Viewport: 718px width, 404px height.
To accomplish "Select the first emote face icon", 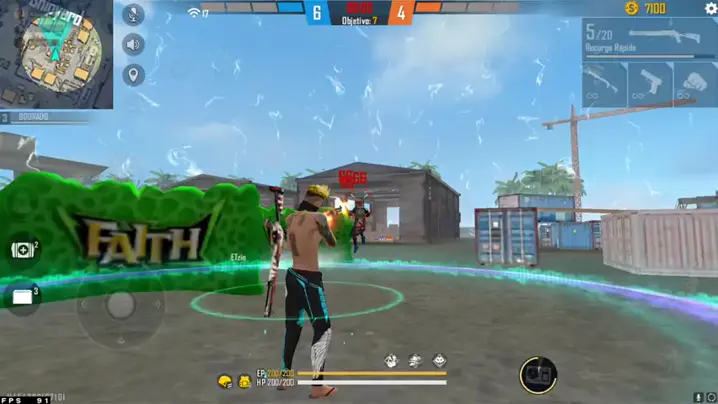I will [392, 360].
